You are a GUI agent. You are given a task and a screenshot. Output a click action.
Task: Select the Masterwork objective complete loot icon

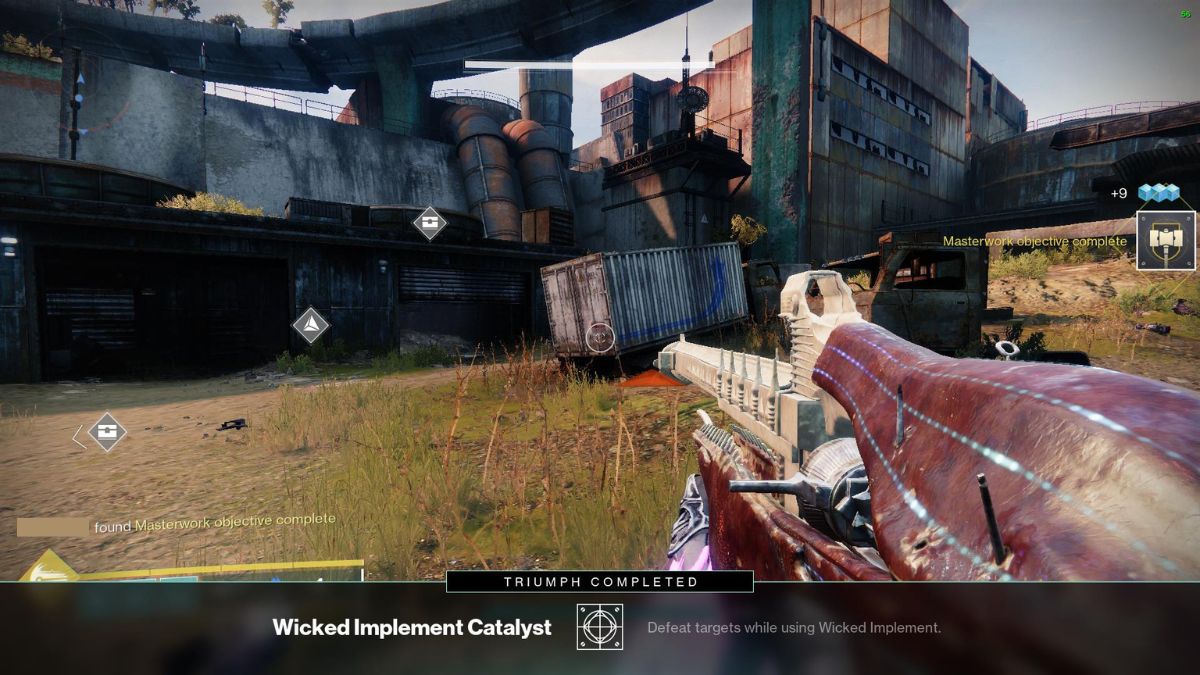coord(1165,241)
